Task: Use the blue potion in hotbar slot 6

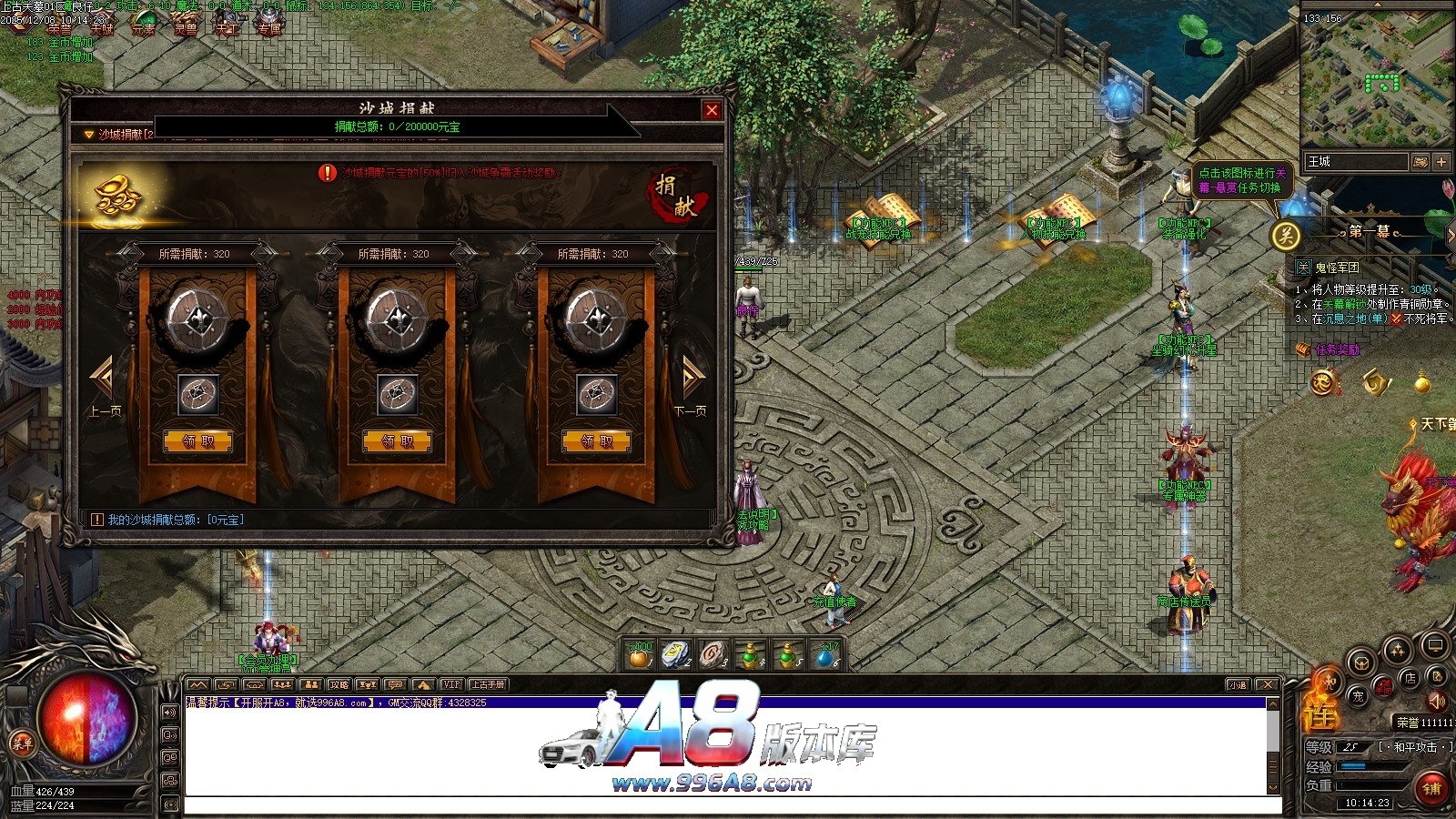Action: point(825,655)
